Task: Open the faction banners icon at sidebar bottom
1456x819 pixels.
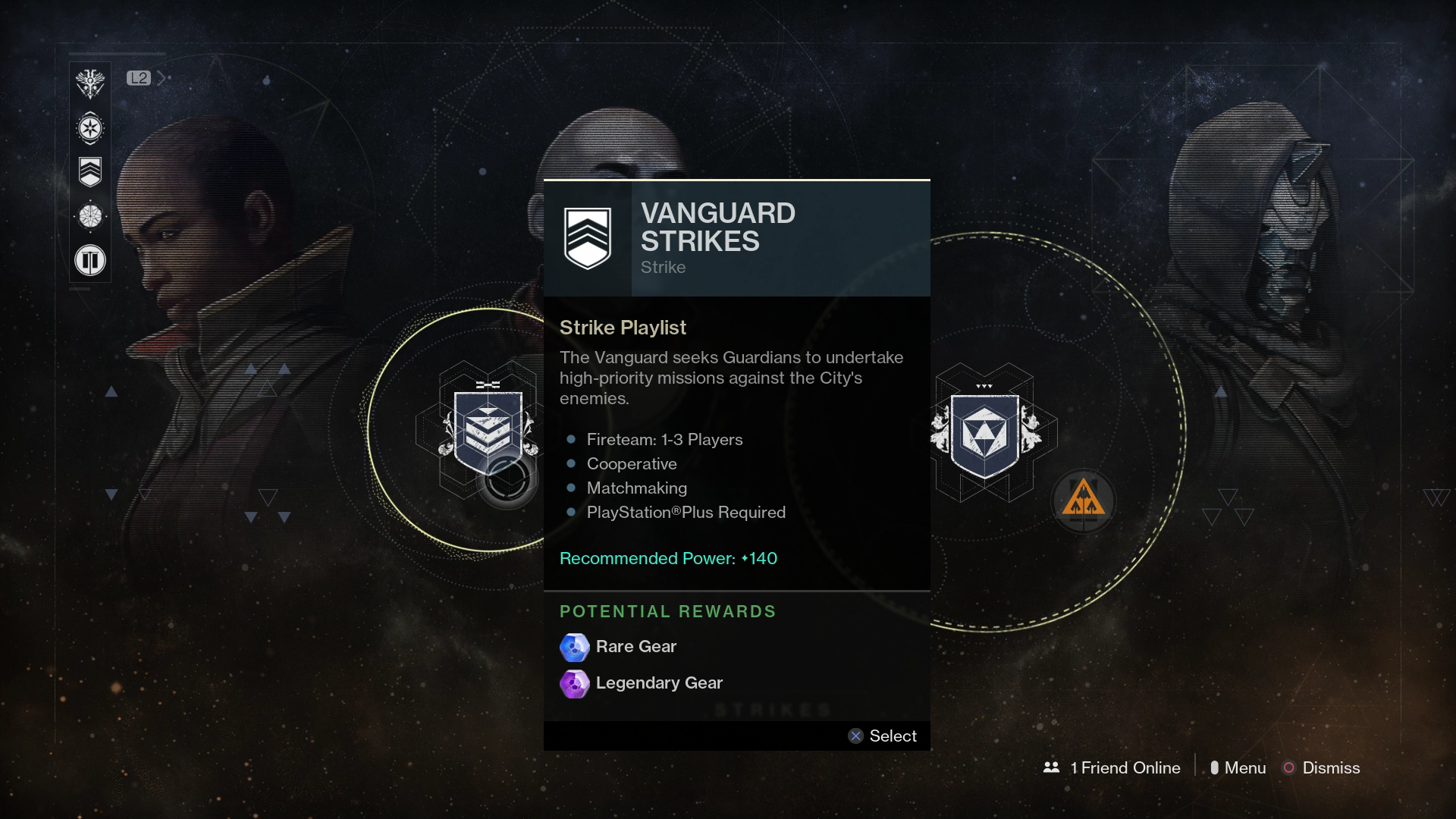Action: coord(89,260)
